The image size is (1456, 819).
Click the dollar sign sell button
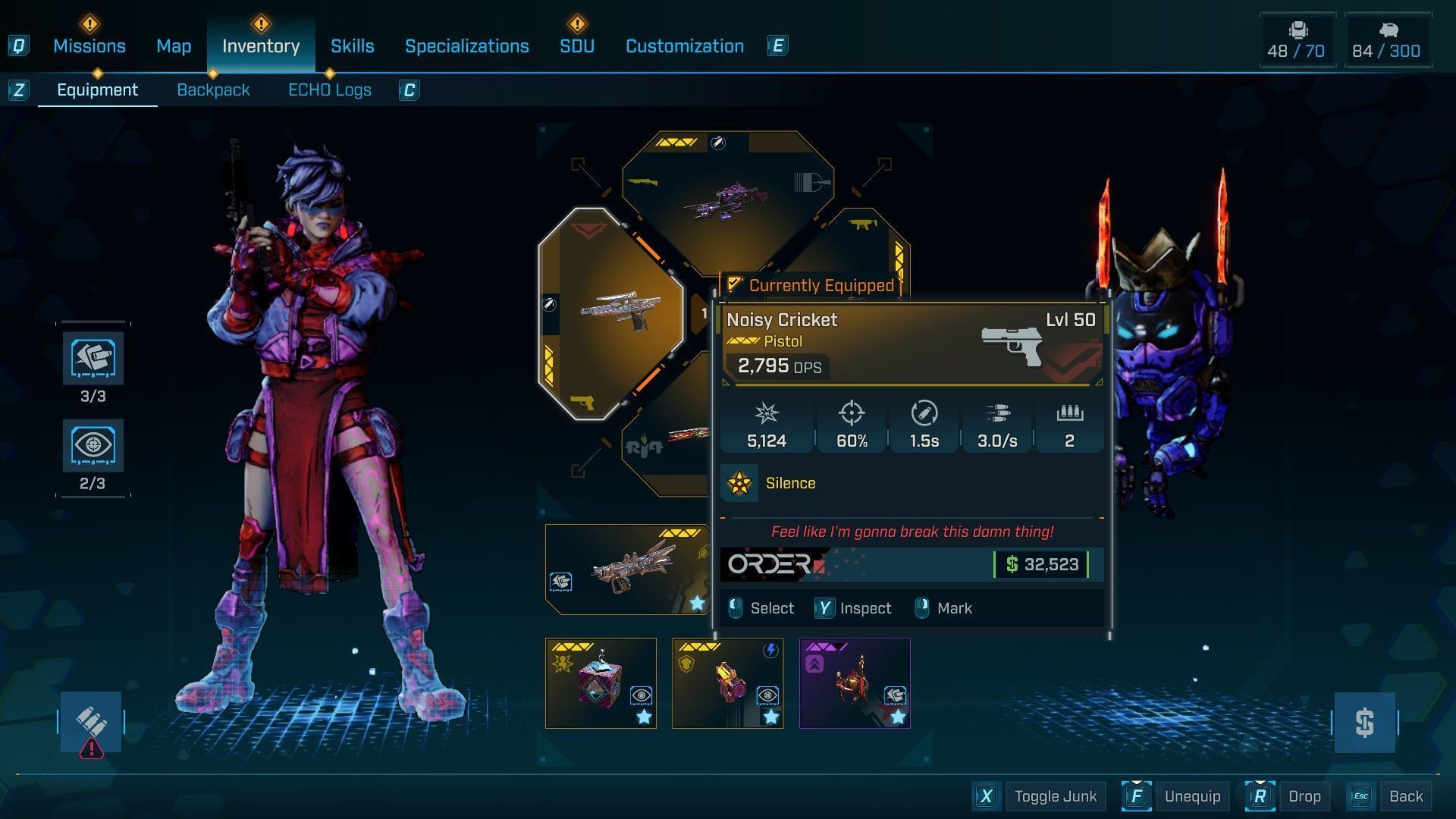pos(1364,723)
